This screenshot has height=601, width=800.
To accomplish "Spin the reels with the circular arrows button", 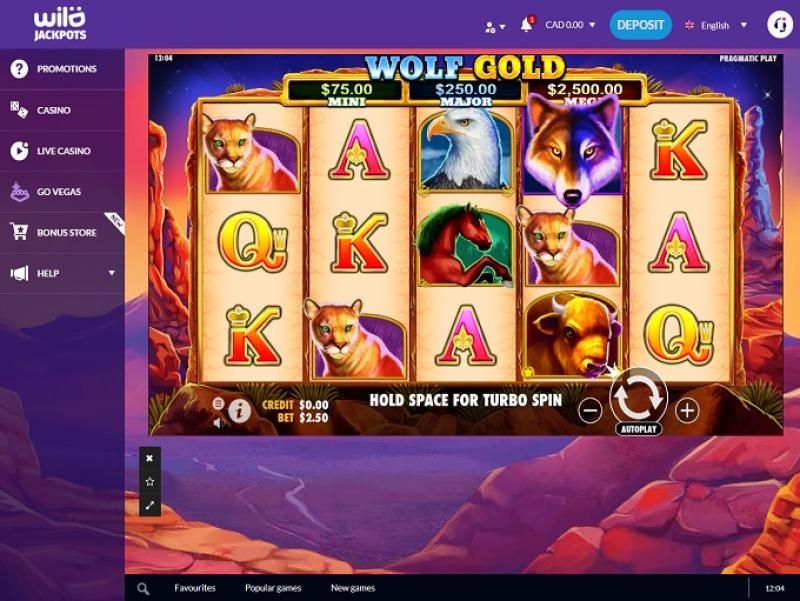I will point(638,396).
